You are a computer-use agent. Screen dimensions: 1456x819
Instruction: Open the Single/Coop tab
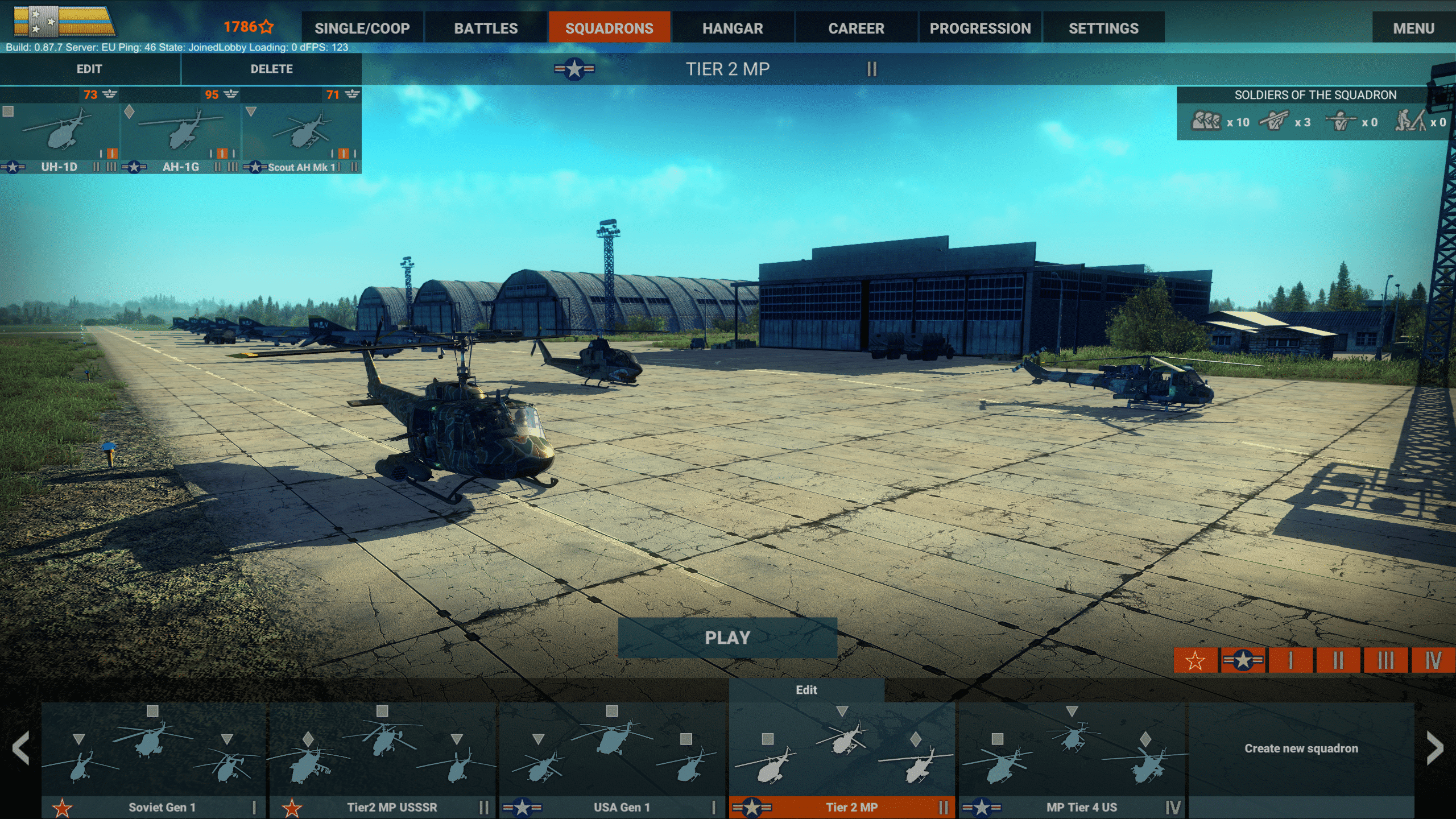(362, 28)
